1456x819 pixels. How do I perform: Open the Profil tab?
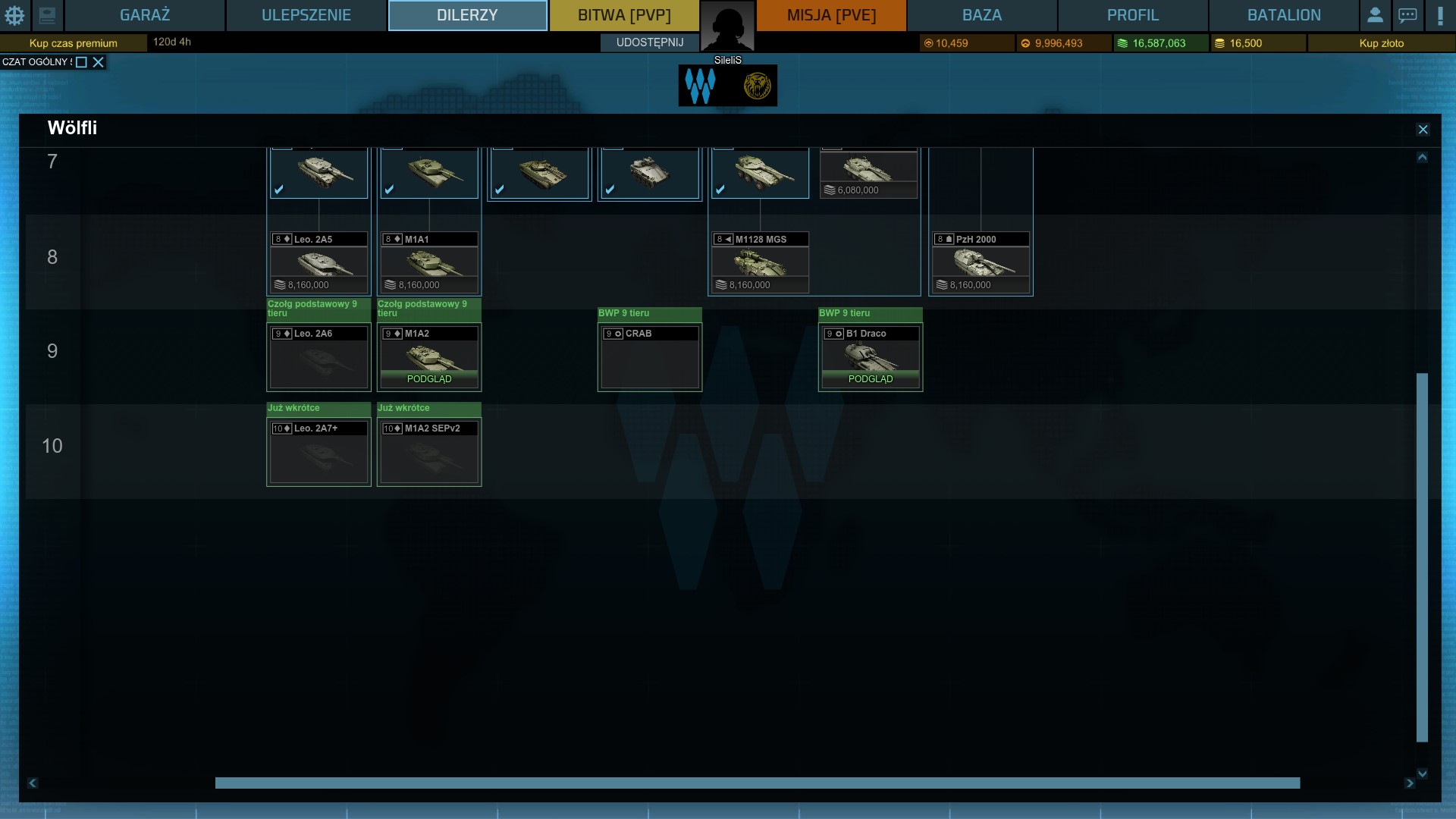[1133, 15]
